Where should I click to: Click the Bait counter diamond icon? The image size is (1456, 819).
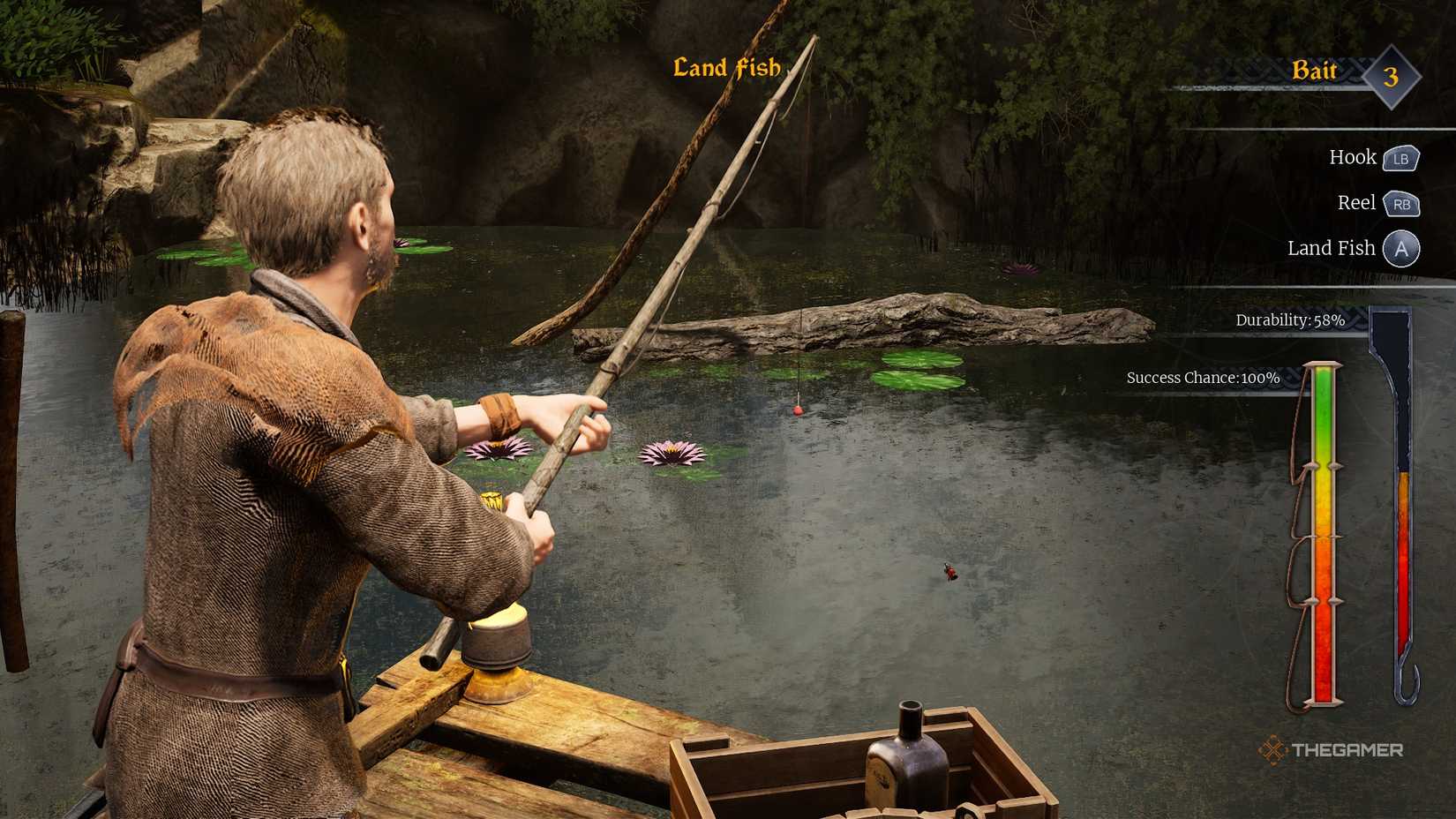coord(1390,78)
